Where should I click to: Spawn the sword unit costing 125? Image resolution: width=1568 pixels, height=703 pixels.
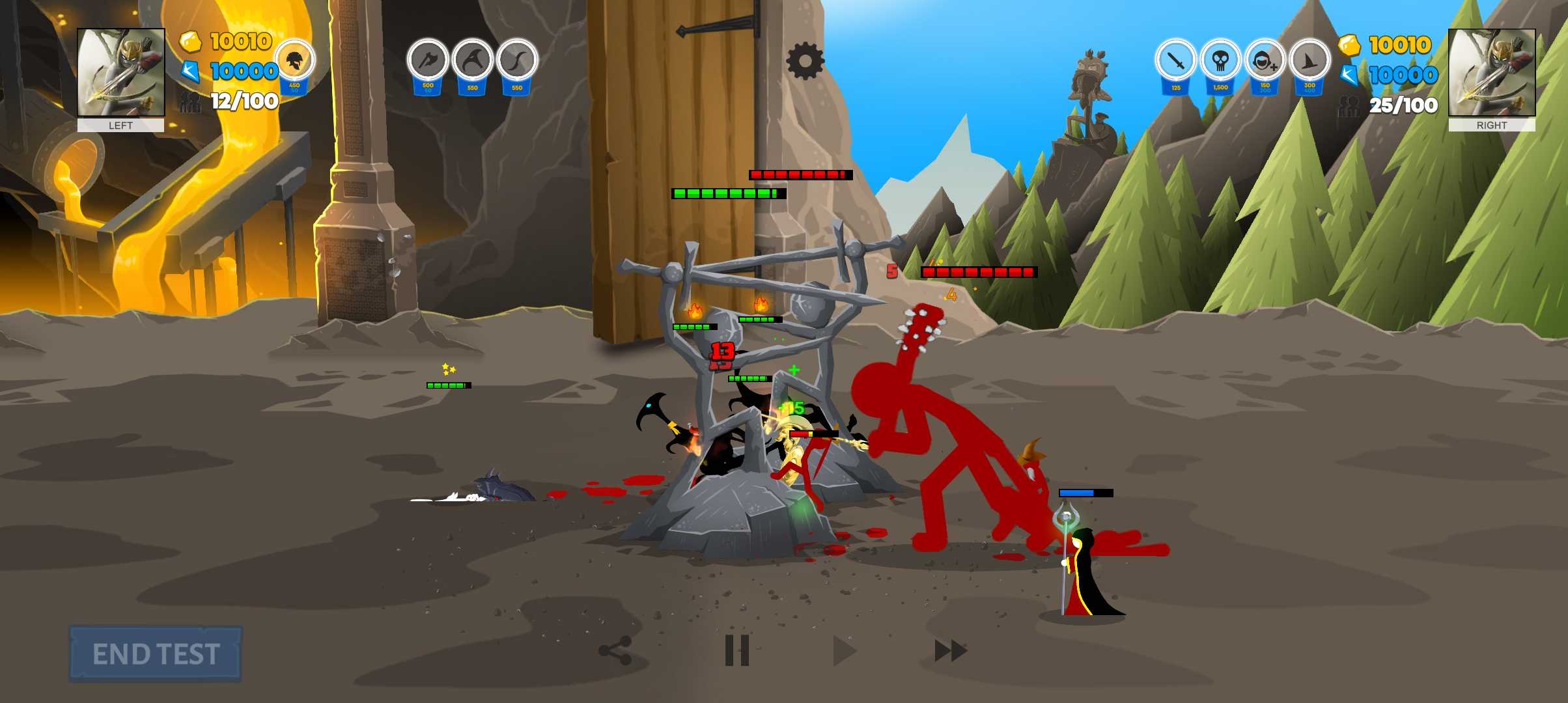tap(1176, 61)
